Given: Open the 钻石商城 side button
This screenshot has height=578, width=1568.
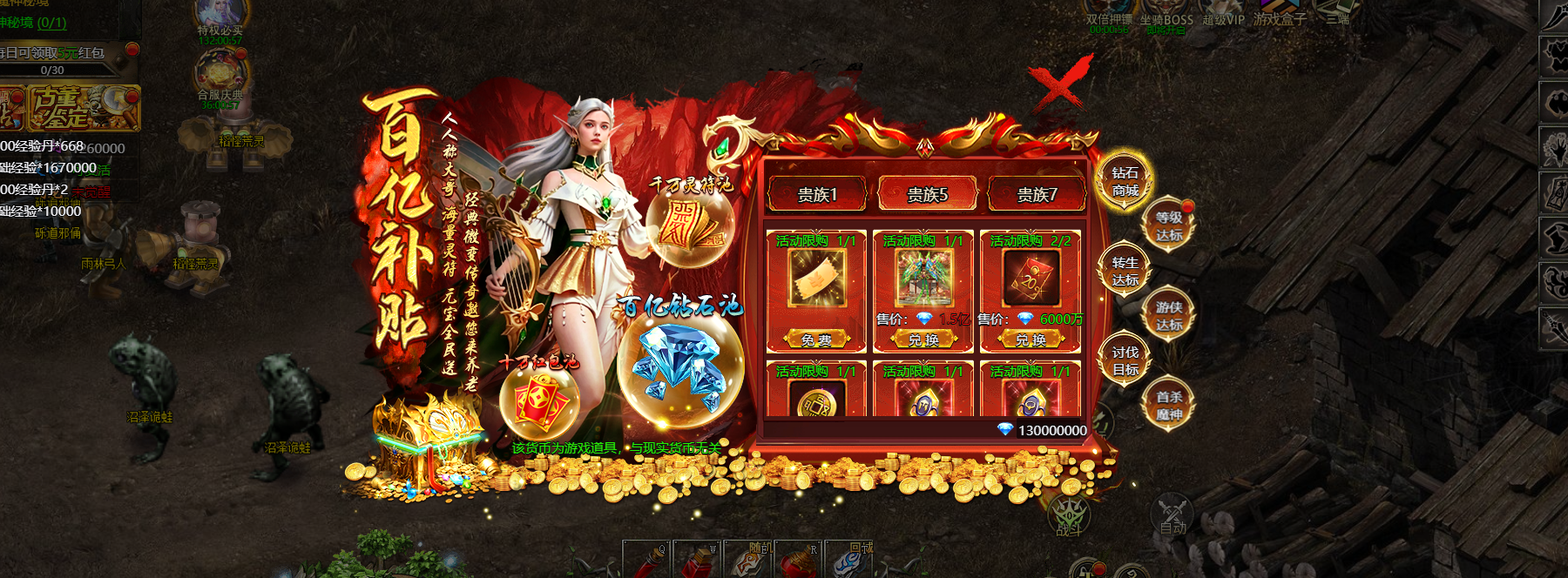Looking at the screenshot, I should [x=1125, y=182].
